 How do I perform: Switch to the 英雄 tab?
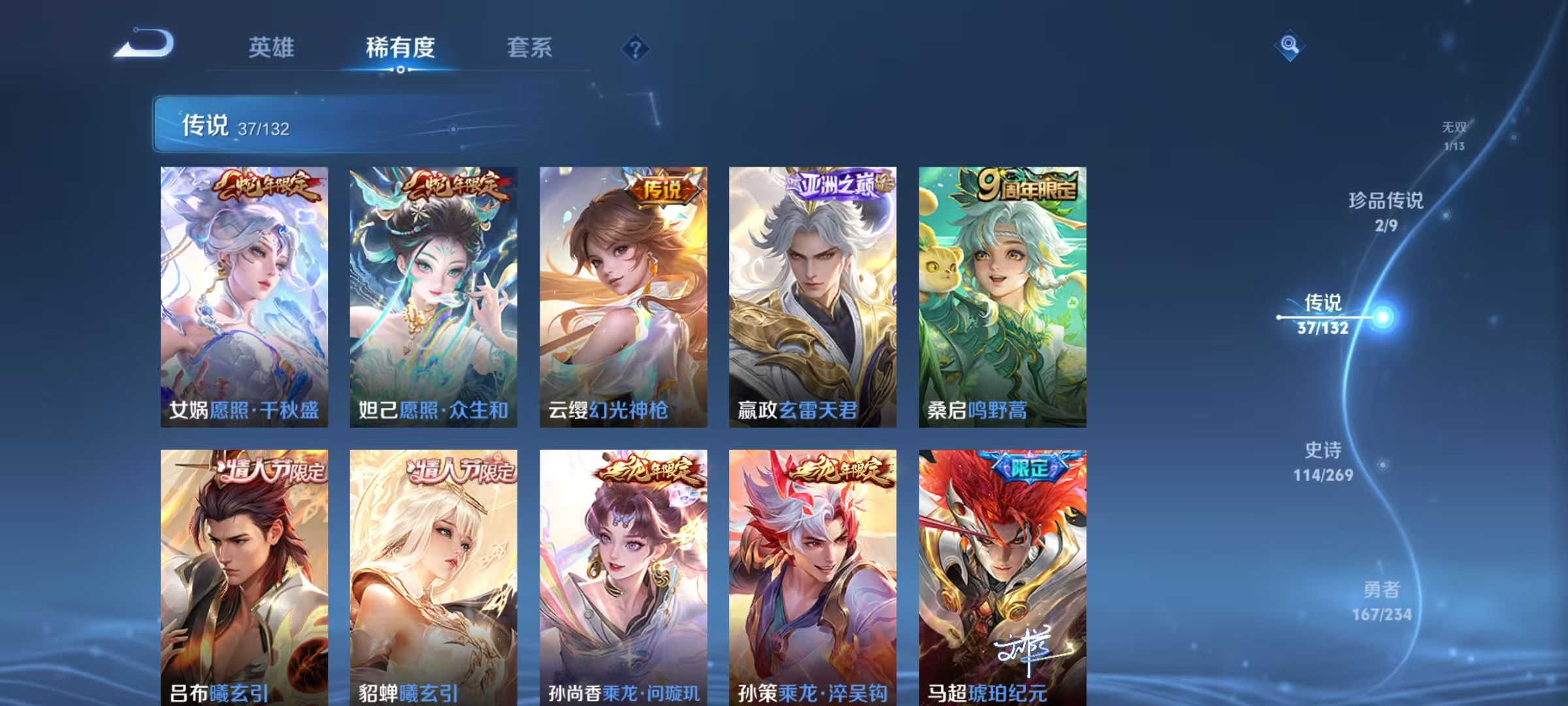(272, 47)
